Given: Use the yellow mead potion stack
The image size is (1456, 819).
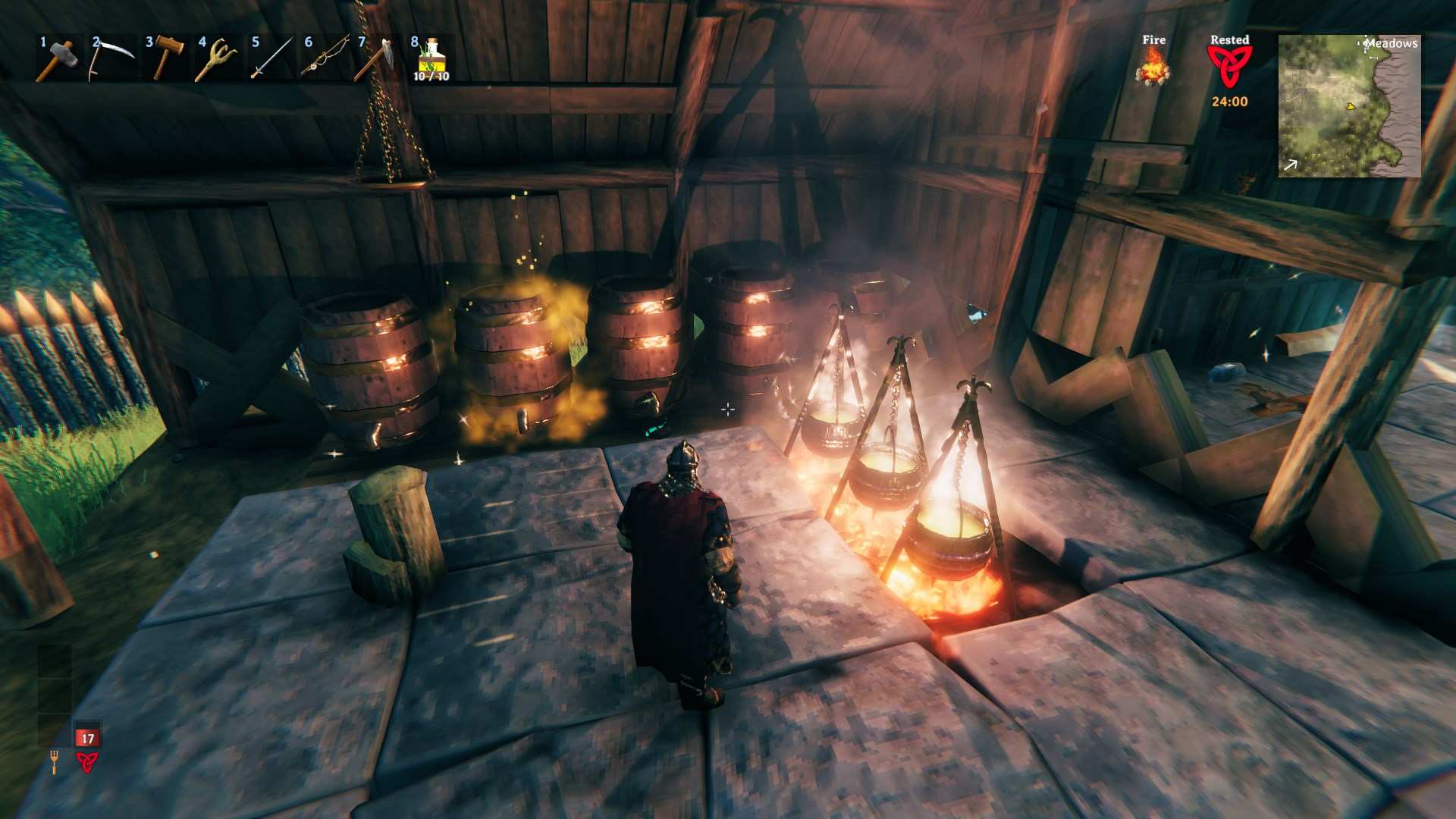Looking at the screenshot, I should click(x=431, y=58).
